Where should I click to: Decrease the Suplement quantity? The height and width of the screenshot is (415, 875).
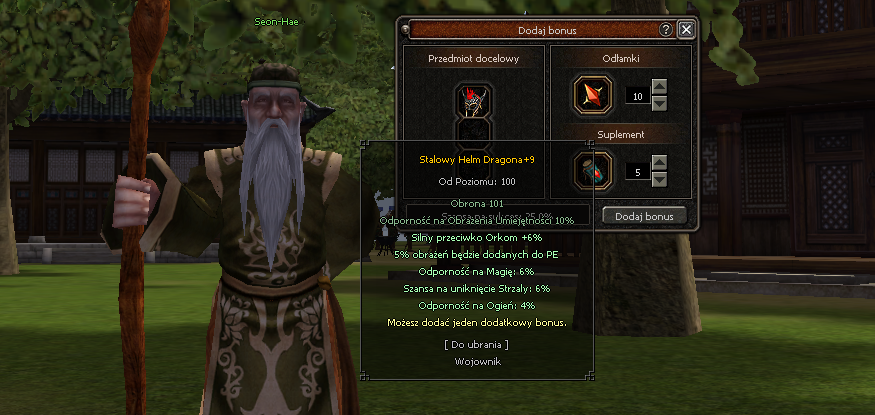659,178
